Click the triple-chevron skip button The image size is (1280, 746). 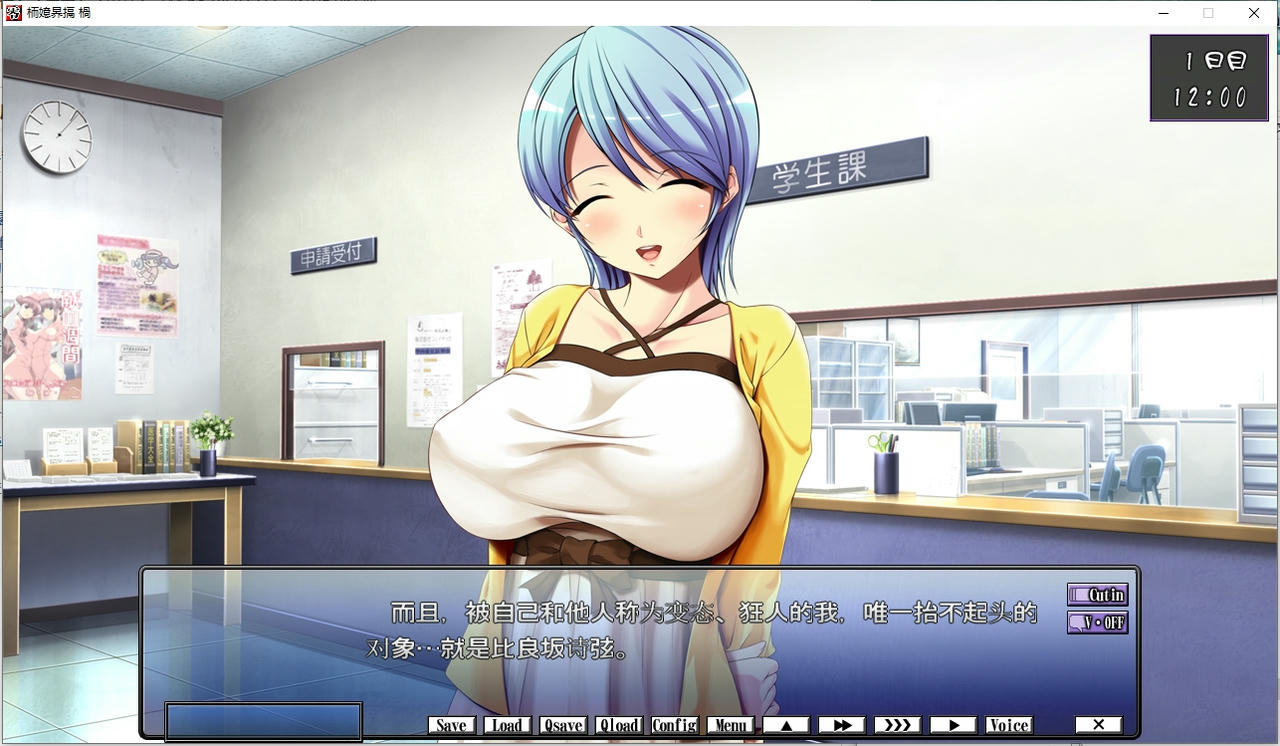click(x=897, y=725)
